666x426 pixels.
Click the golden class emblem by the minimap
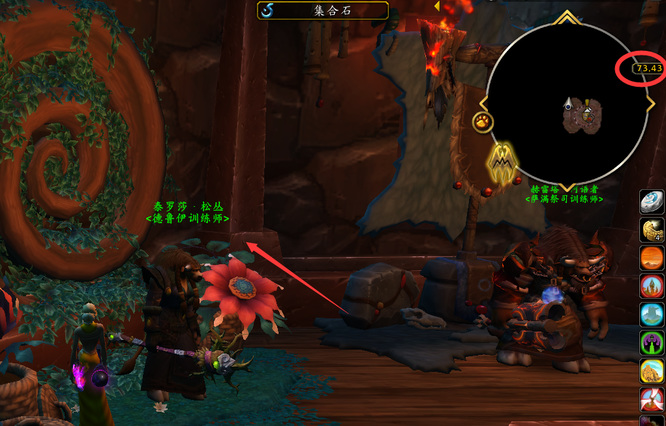tap(501, 163)
